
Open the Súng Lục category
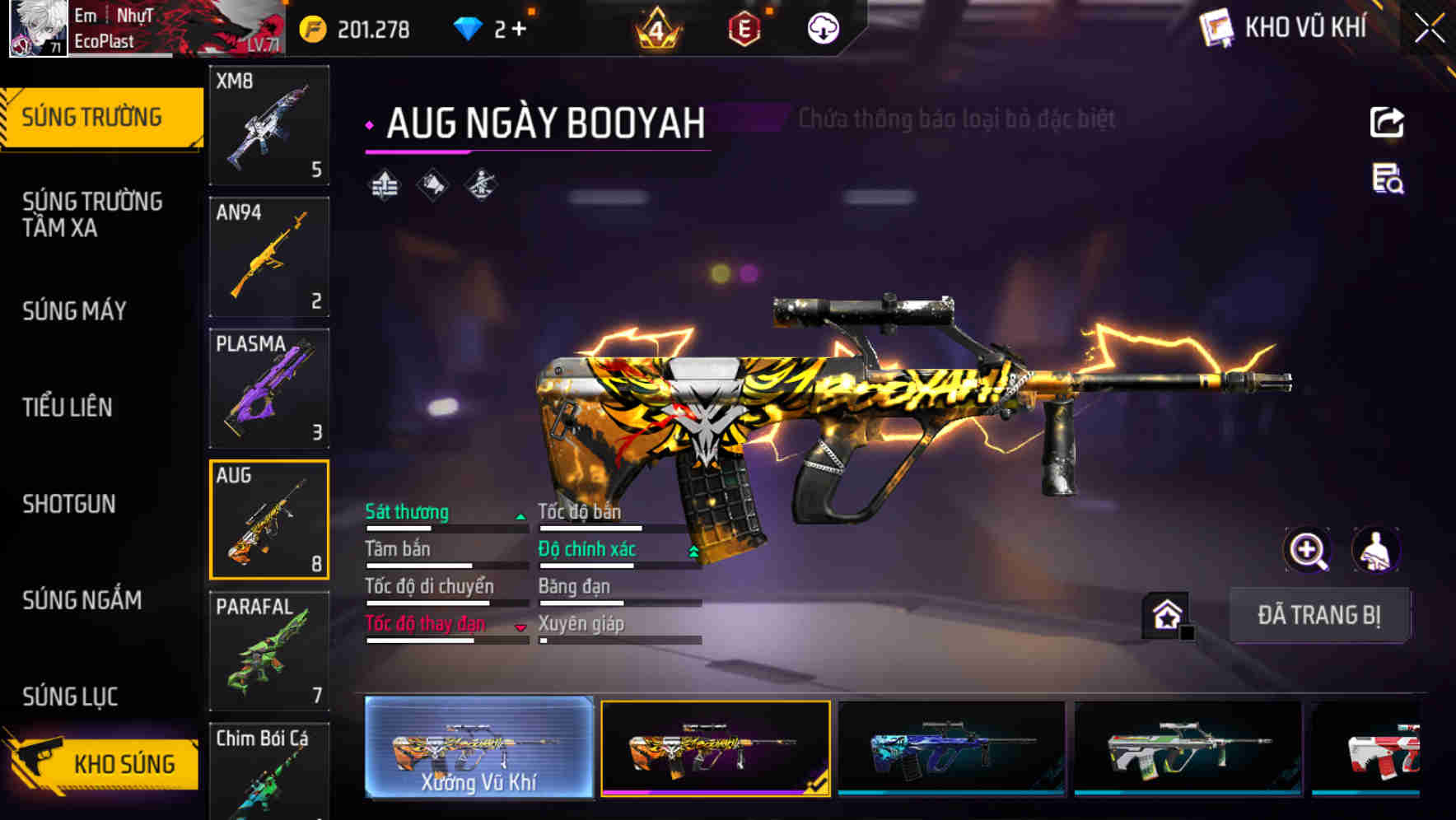pyautogui.click(x=70, y=697)
